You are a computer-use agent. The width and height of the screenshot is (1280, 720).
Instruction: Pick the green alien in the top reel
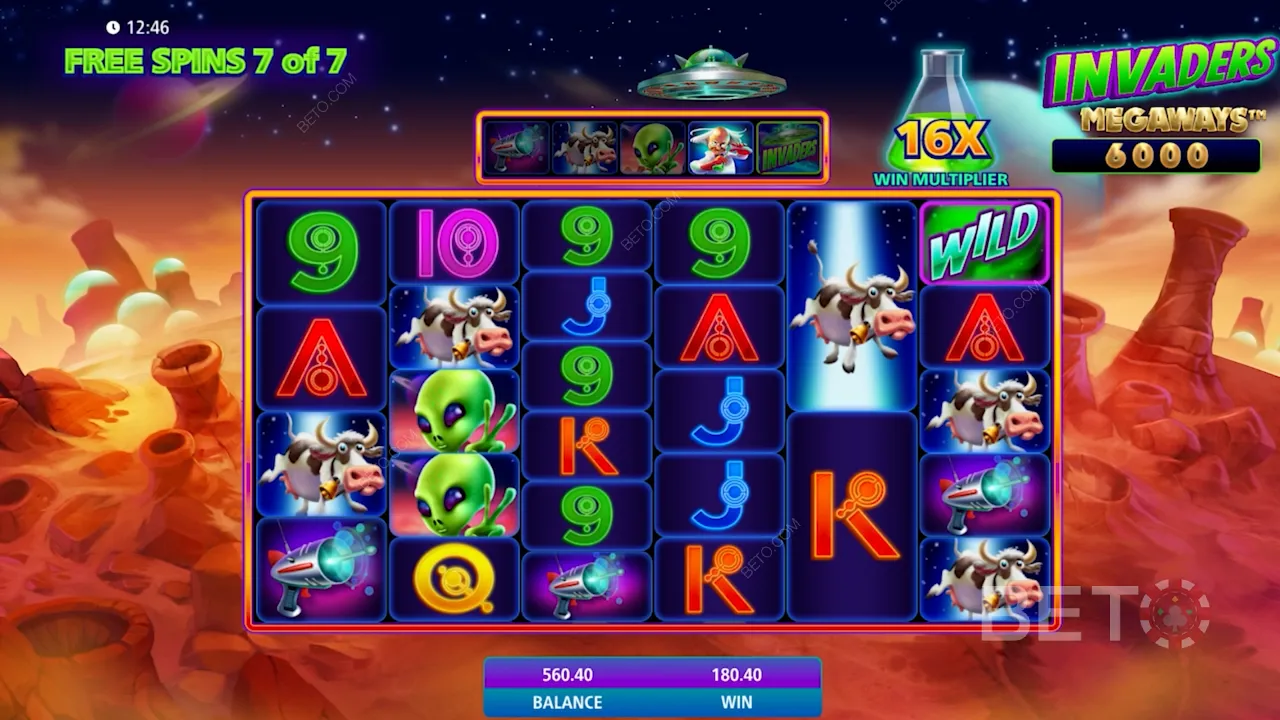click(652, 148)
